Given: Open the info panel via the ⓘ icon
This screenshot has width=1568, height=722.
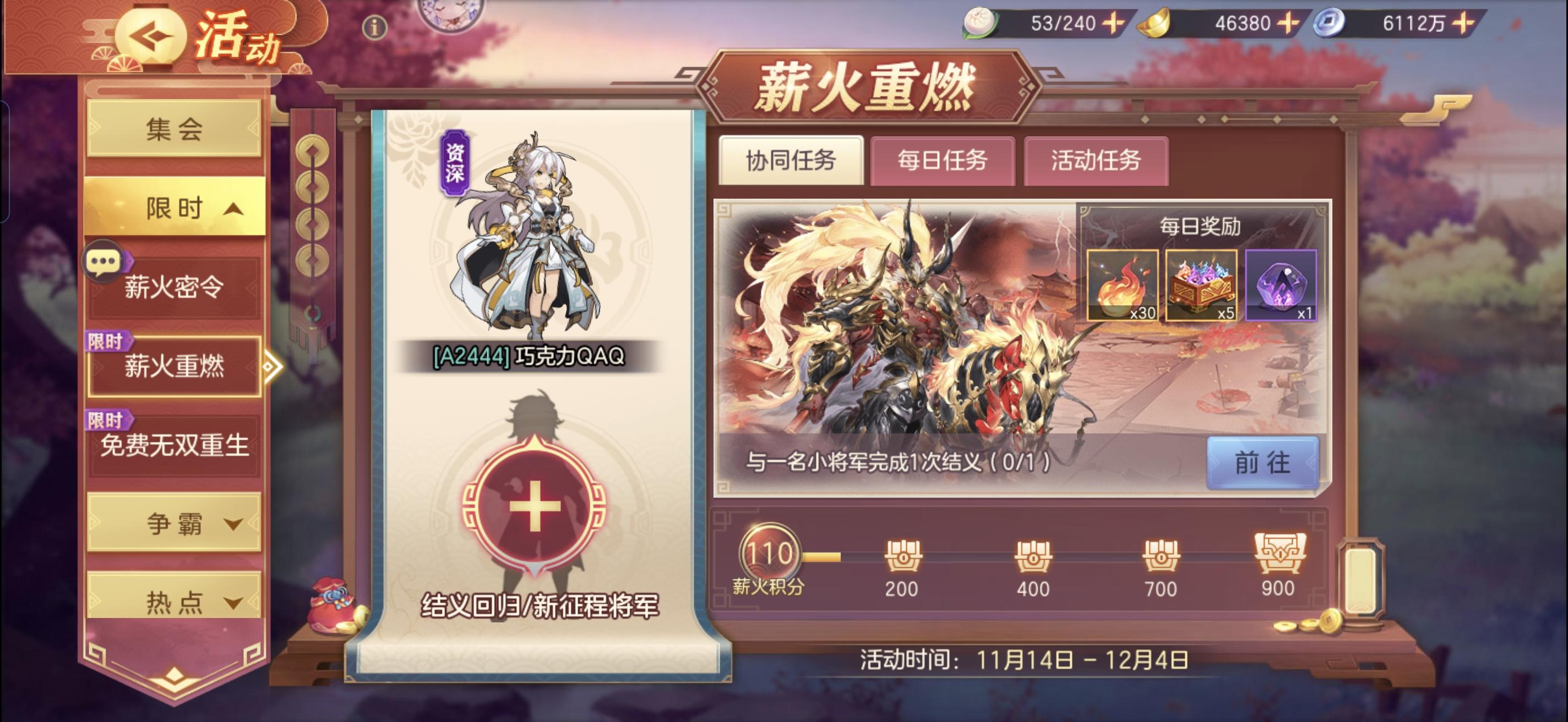Looking at the screenshot, I should pos(375,28).
